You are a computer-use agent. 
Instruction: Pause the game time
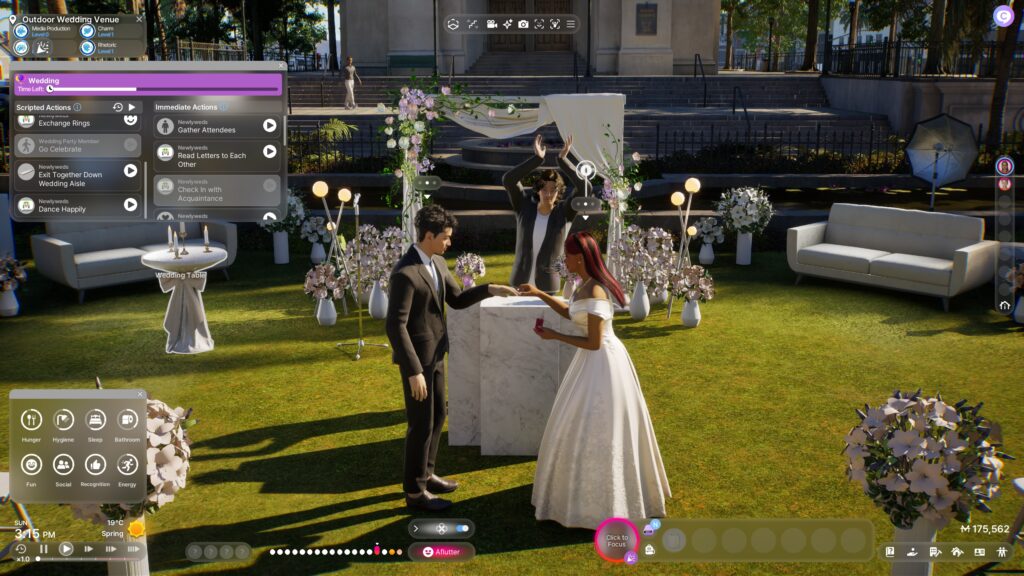click(44, 549)
